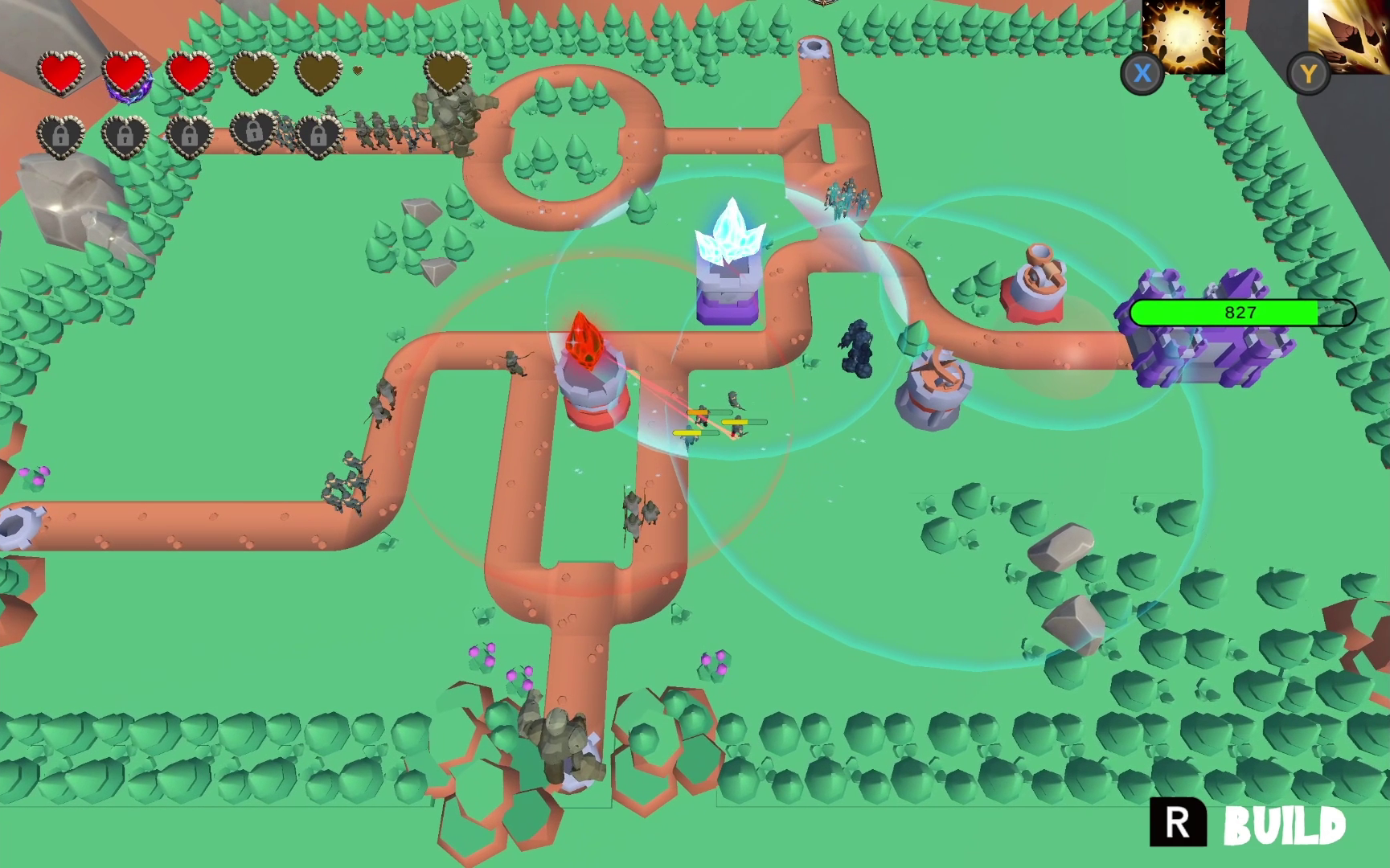Open build mode via the BUILD label
Screen dimensions: 1390x868
tap(1284, 825)
